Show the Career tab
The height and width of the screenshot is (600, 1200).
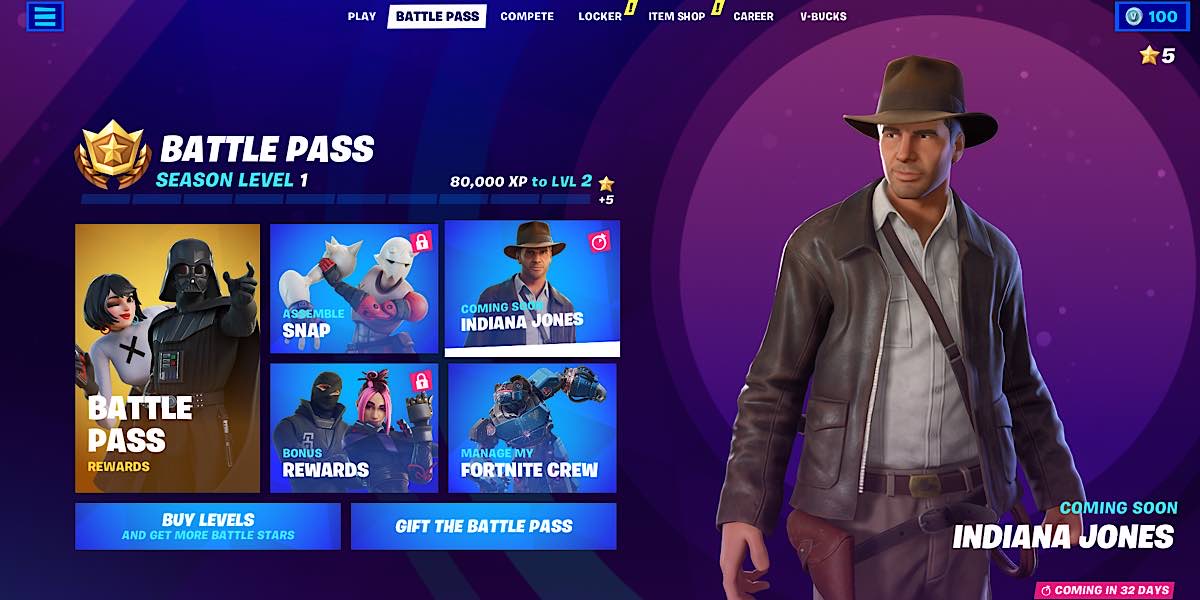[x=753, y=16]
